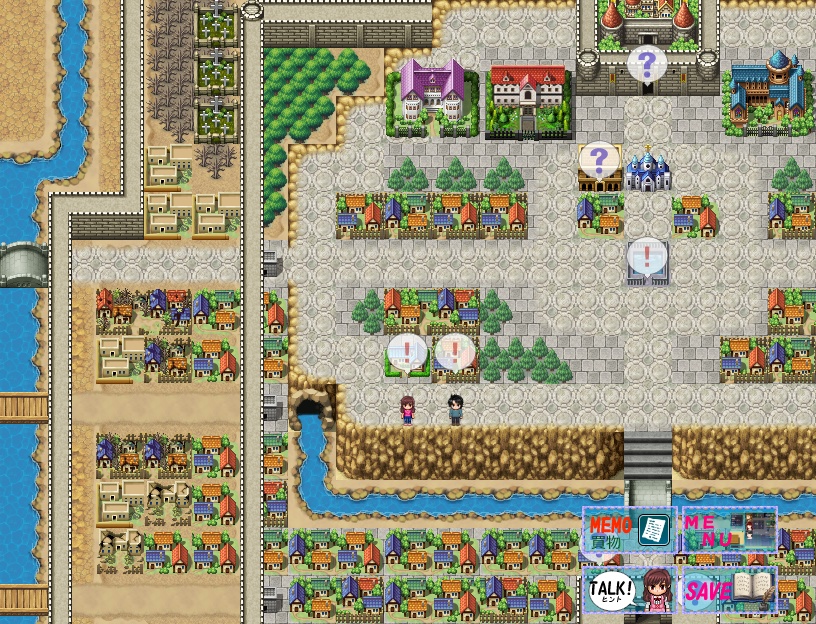
Task: Open the MEMO notes button
Action: (629, 530)
